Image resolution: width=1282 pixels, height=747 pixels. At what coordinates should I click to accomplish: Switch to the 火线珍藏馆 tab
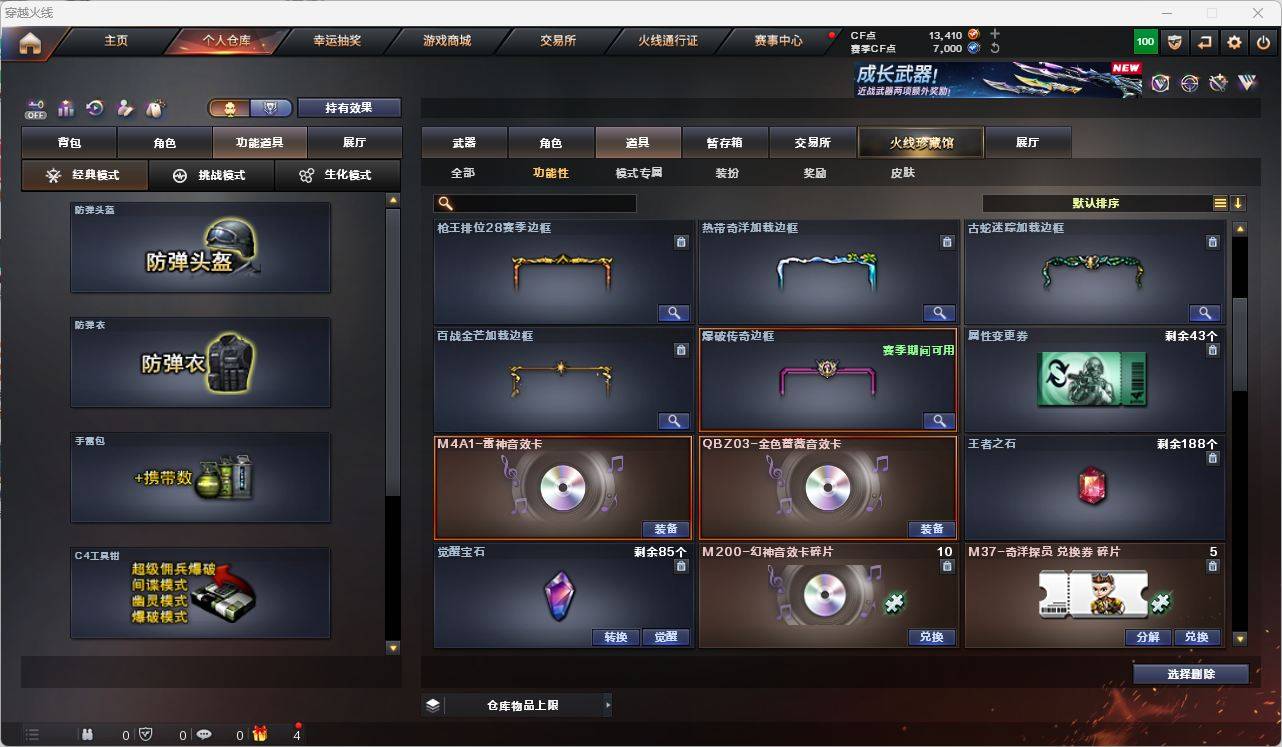coord(920,142)
